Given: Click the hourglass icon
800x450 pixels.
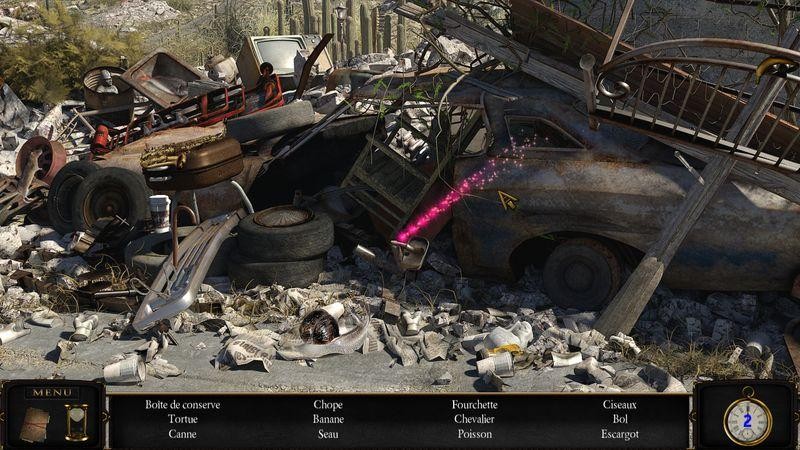Looking at the screenshot, I should pyautogui.click(x=74, y=421).
